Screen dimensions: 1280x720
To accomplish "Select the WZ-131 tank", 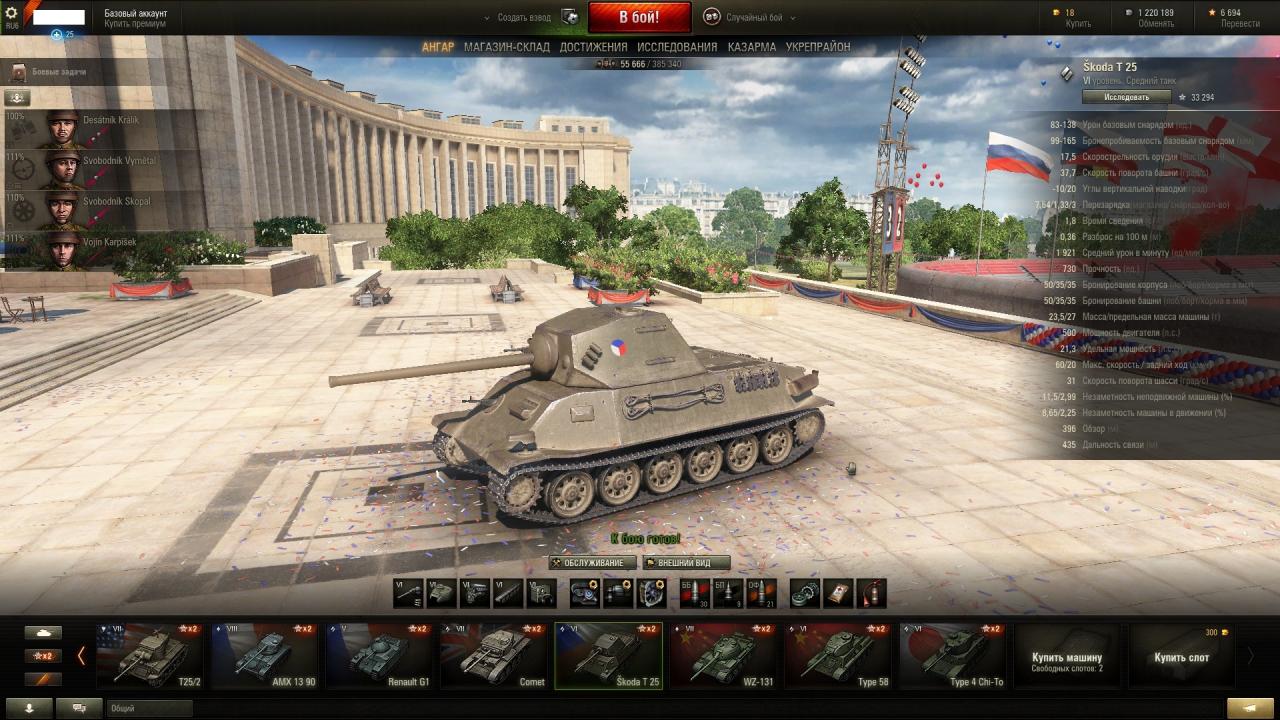I will coord(723,656).
